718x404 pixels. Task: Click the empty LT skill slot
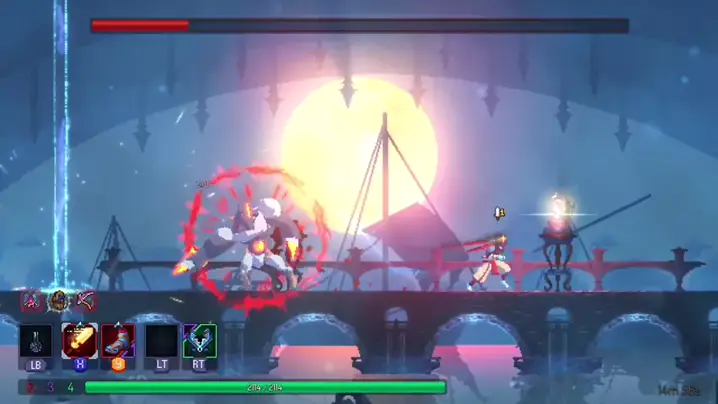(160, 341)
